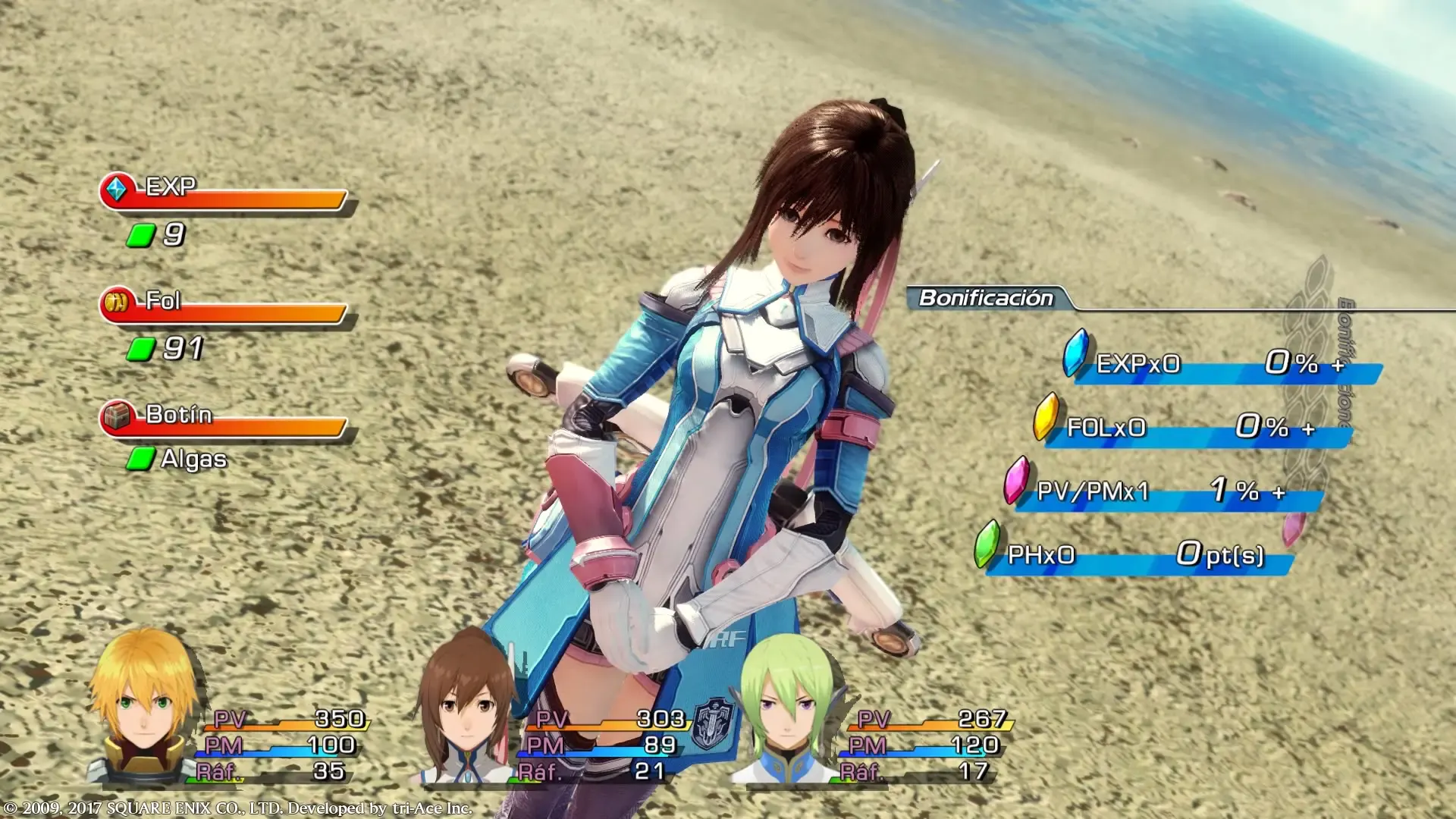Open the Bonificación panel header
Image resolution: width=1456 pixels, height=819 pixels.
(x=986, y=298)
